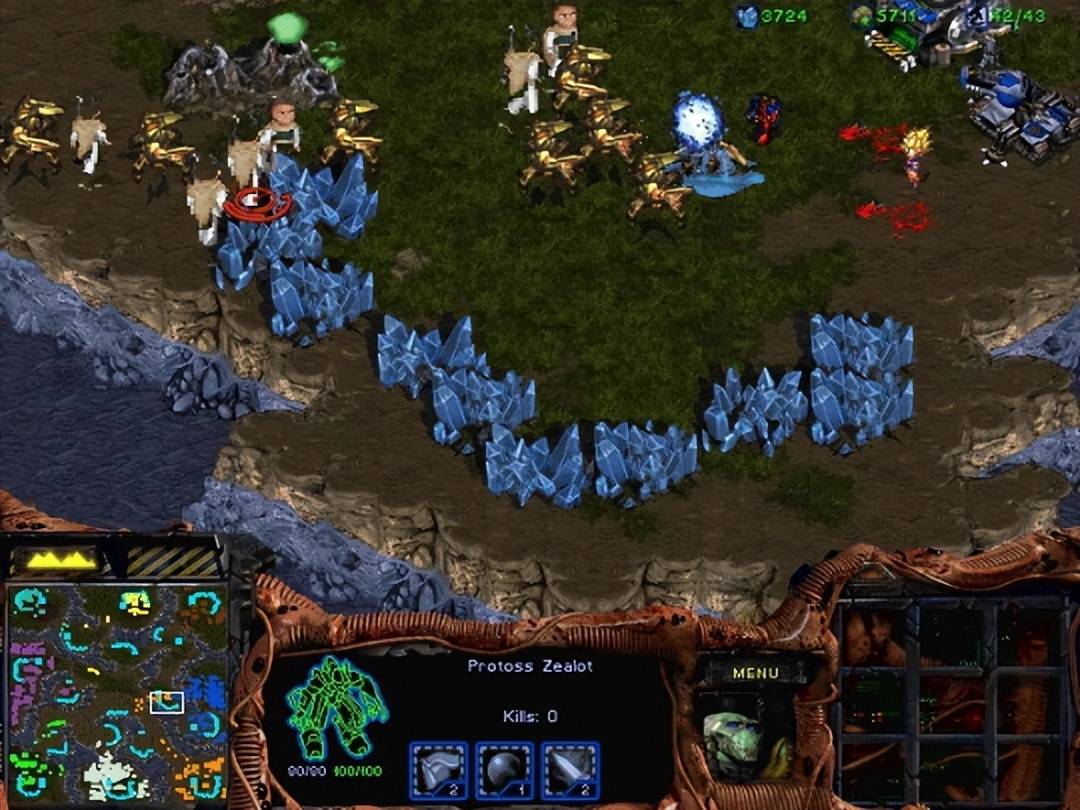Click the Zealot unit portrait
Viewport: 1080px width, 810px height.
coord(747,741)
